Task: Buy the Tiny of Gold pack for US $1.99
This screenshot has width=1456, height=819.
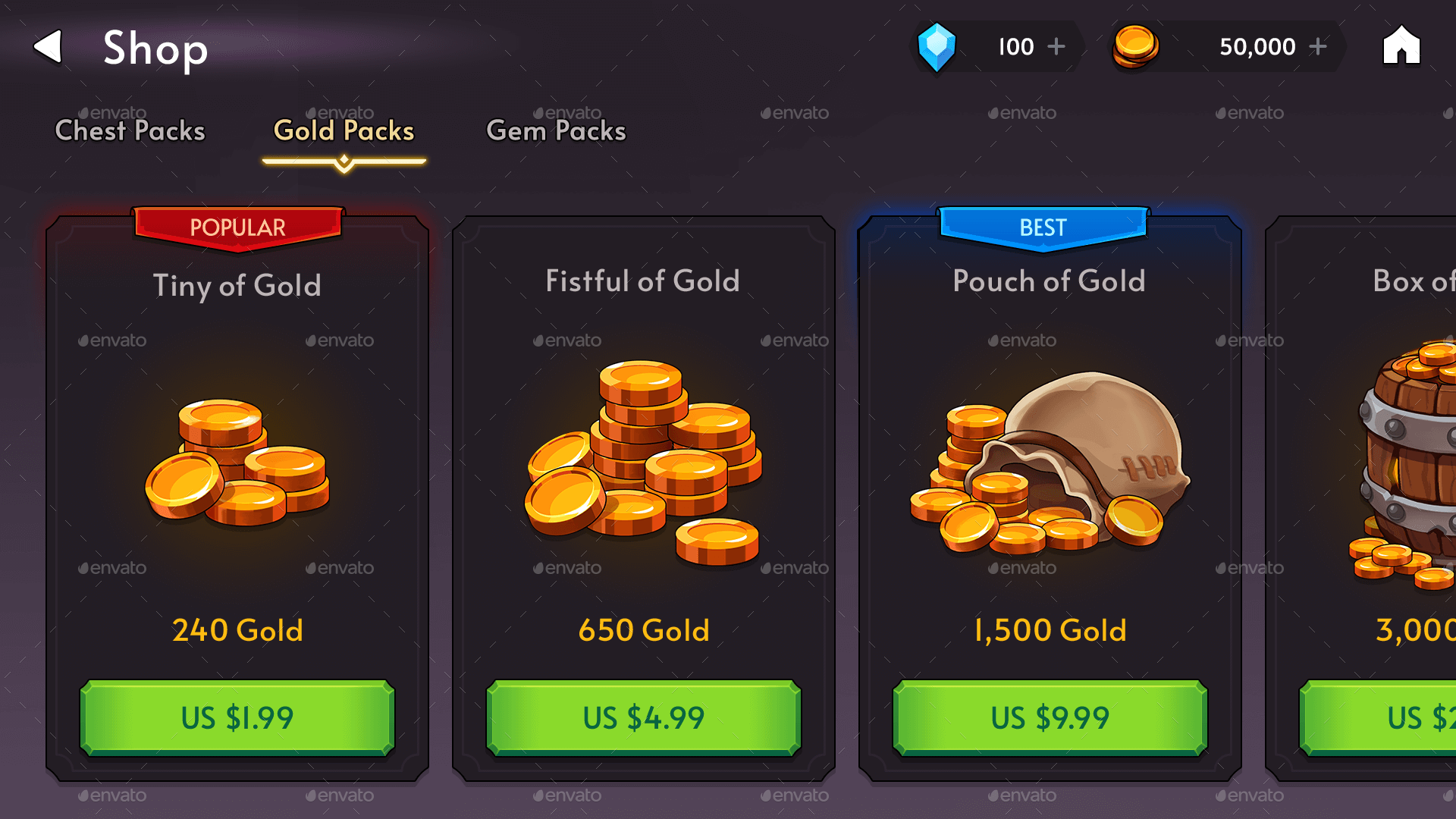Action: click(237, 717)
